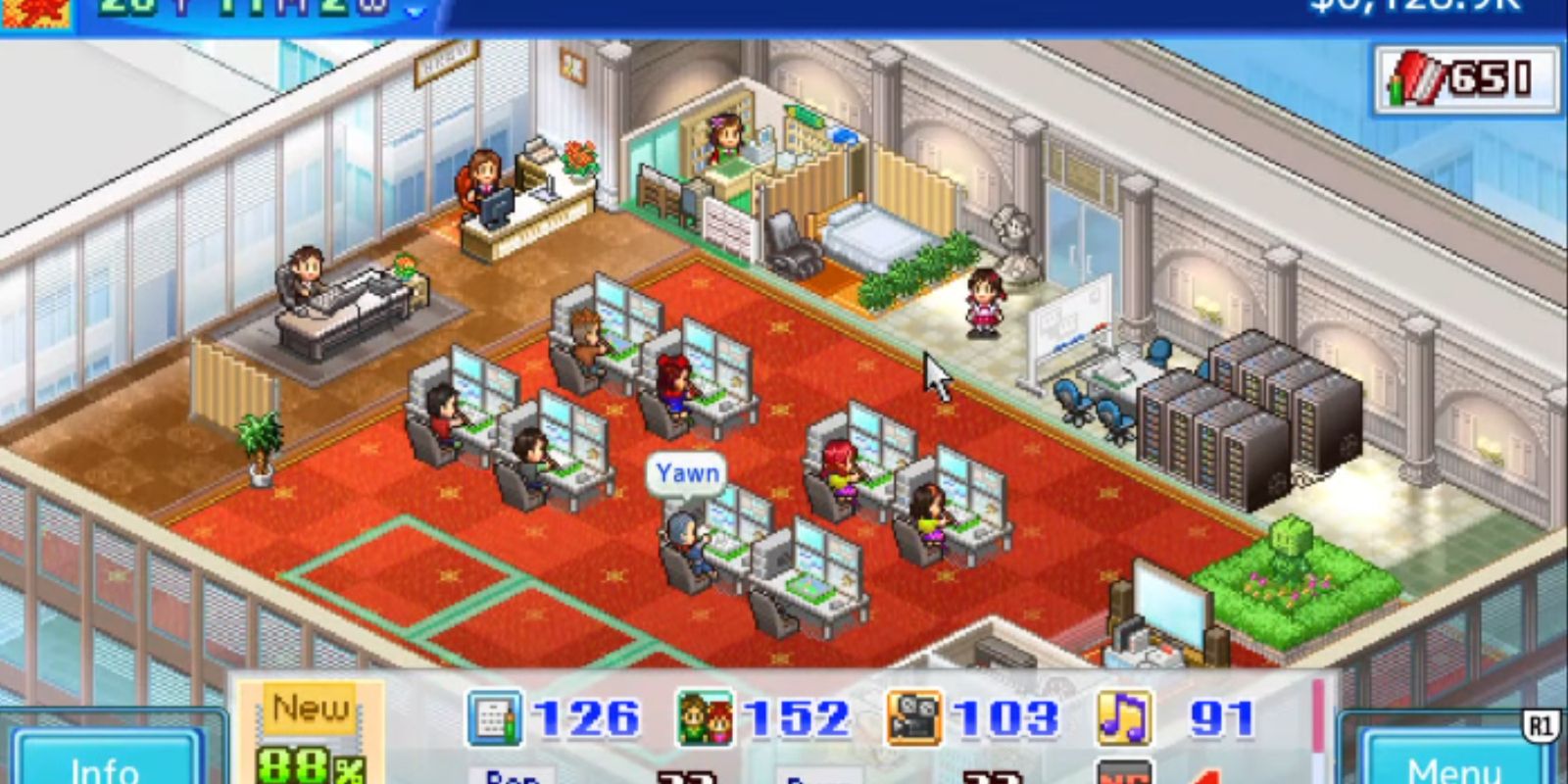1568x784 pixels.
Task: Click the character couple stat icon showing 152
Action: click(709, 720)
